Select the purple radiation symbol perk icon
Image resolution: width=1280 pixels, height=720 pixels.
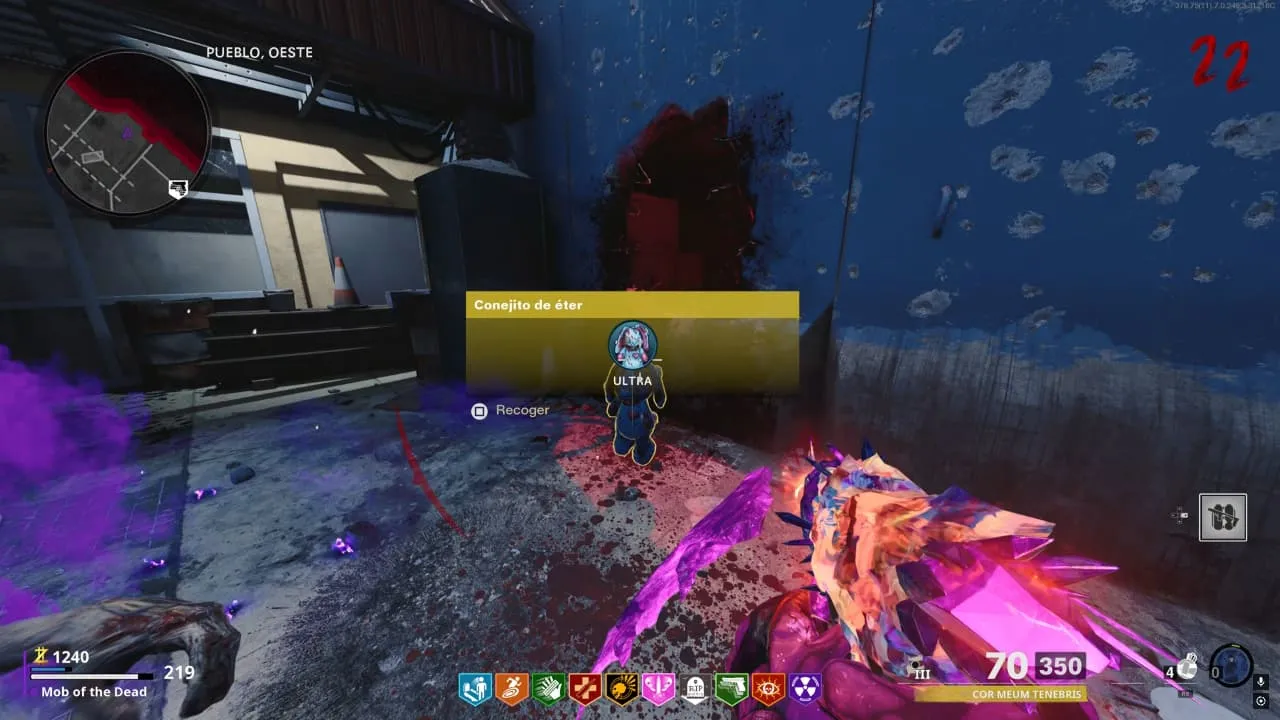tap(805, 688)
